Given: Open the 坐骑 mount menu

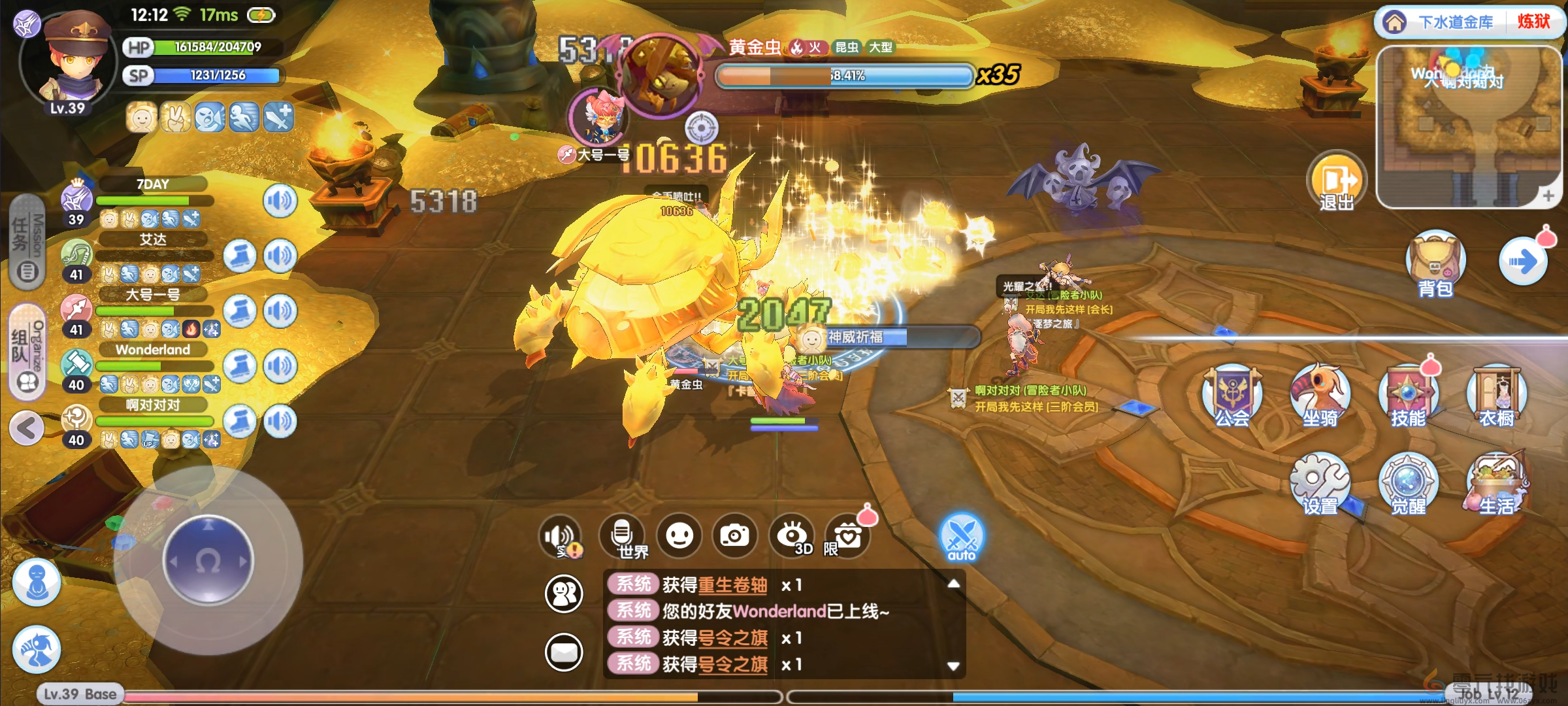Looking at the screenshot, I should [x=1320, y=395].
